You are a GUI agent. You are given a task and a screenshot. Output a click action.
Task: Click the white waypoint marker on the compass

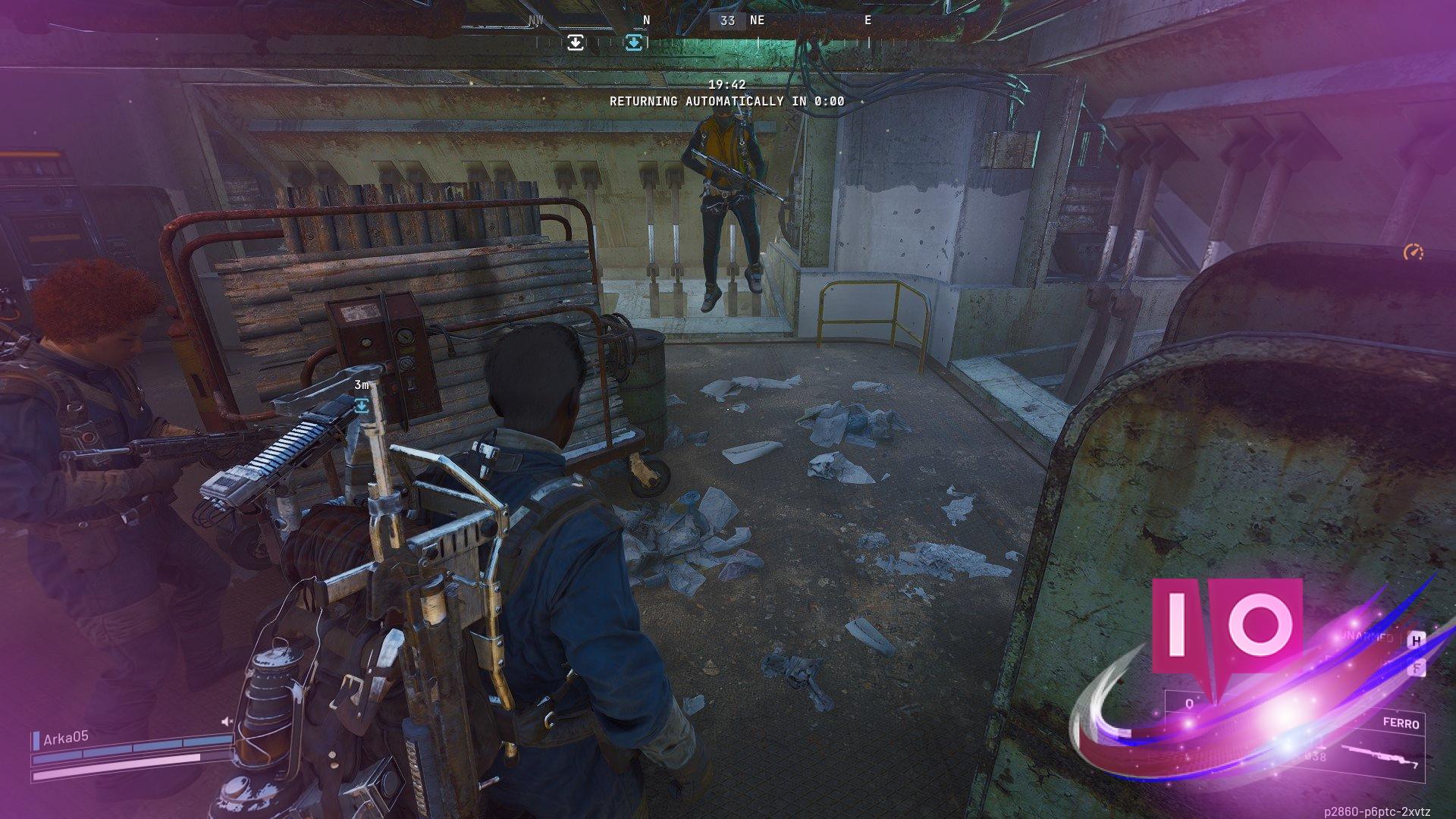coord(575,42)
